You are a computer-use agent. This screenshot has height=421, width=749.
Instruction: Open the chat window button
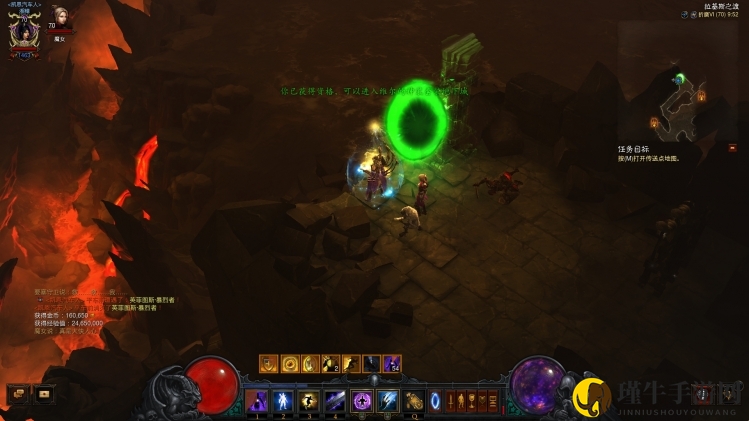pos(18,394)
